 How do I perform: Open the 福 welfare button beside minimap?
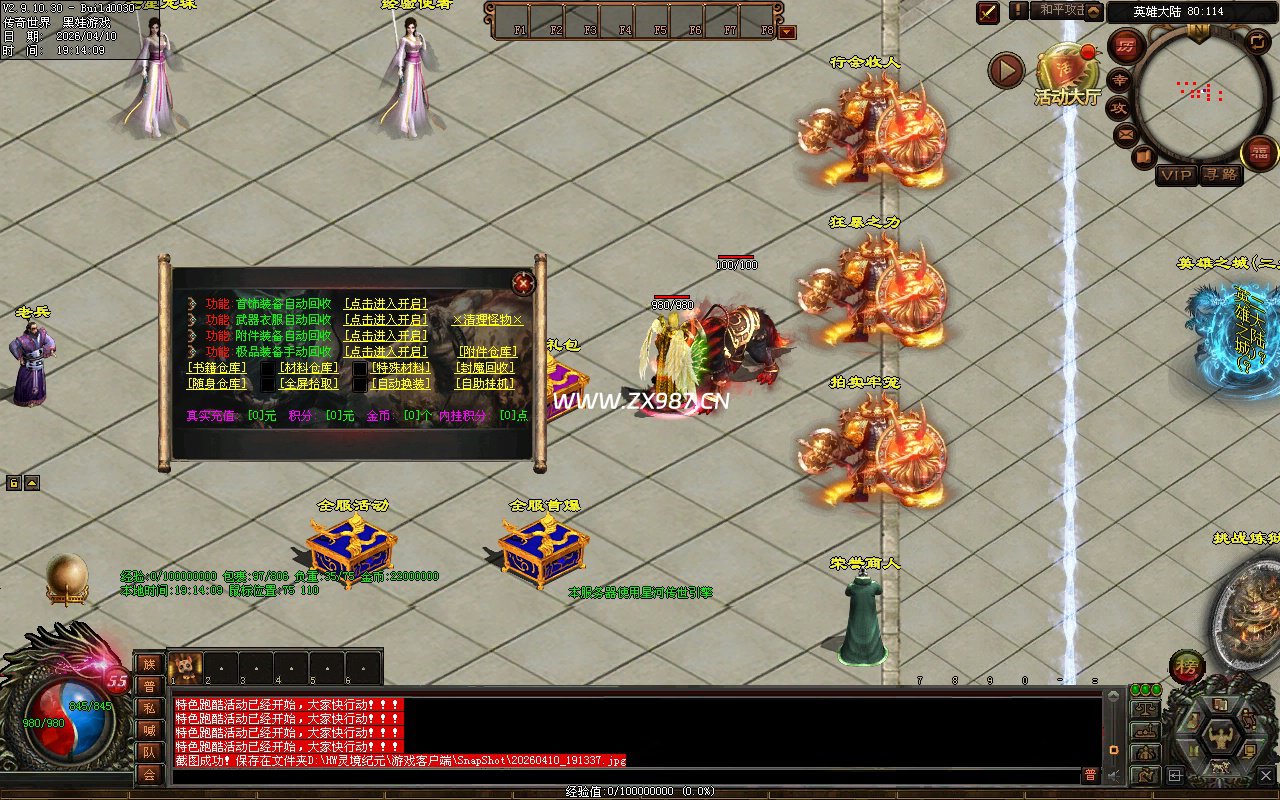[1258, 152]
